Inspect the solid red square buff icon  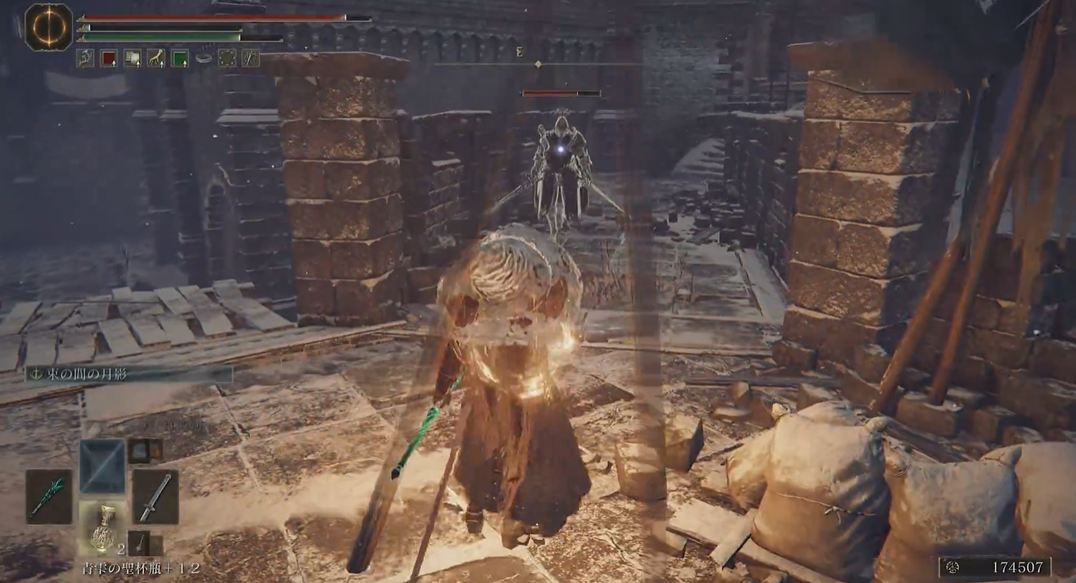click(x=108, y=58)
